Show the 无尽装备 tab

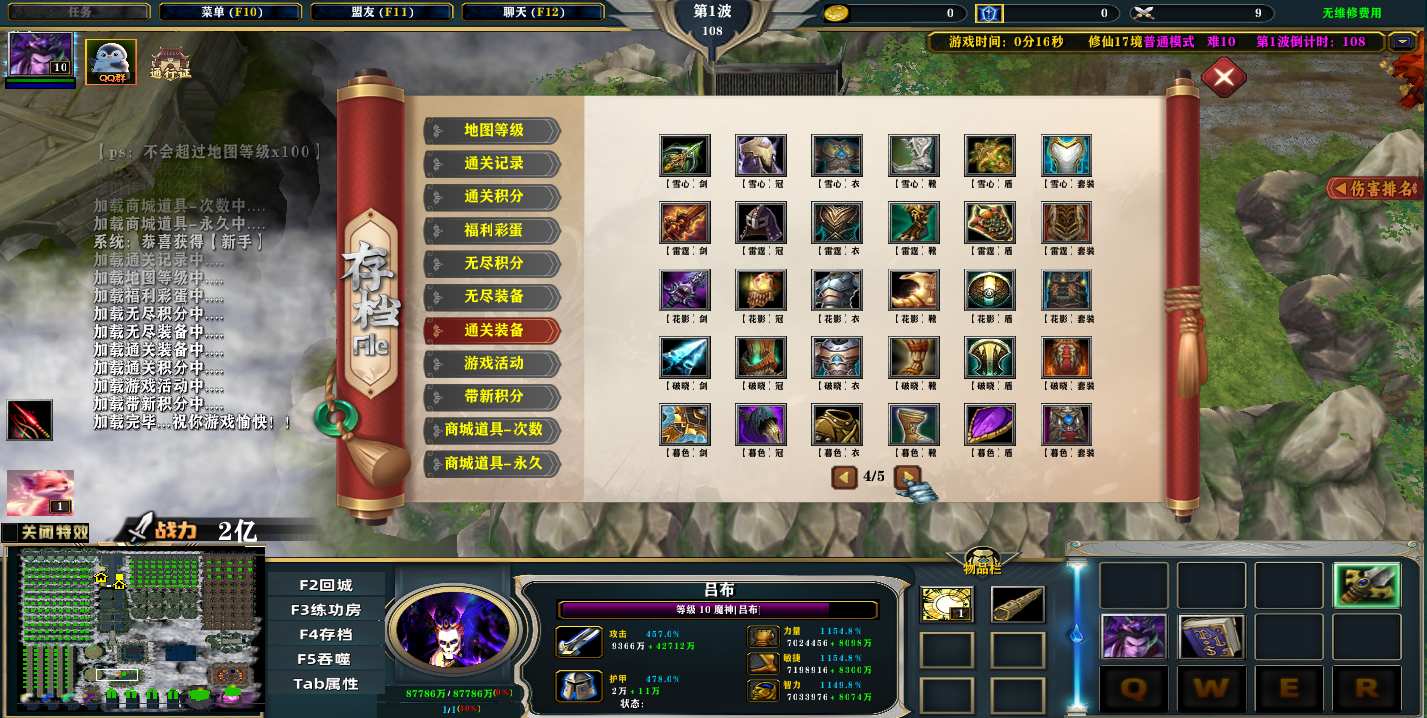tap(493, 297)
